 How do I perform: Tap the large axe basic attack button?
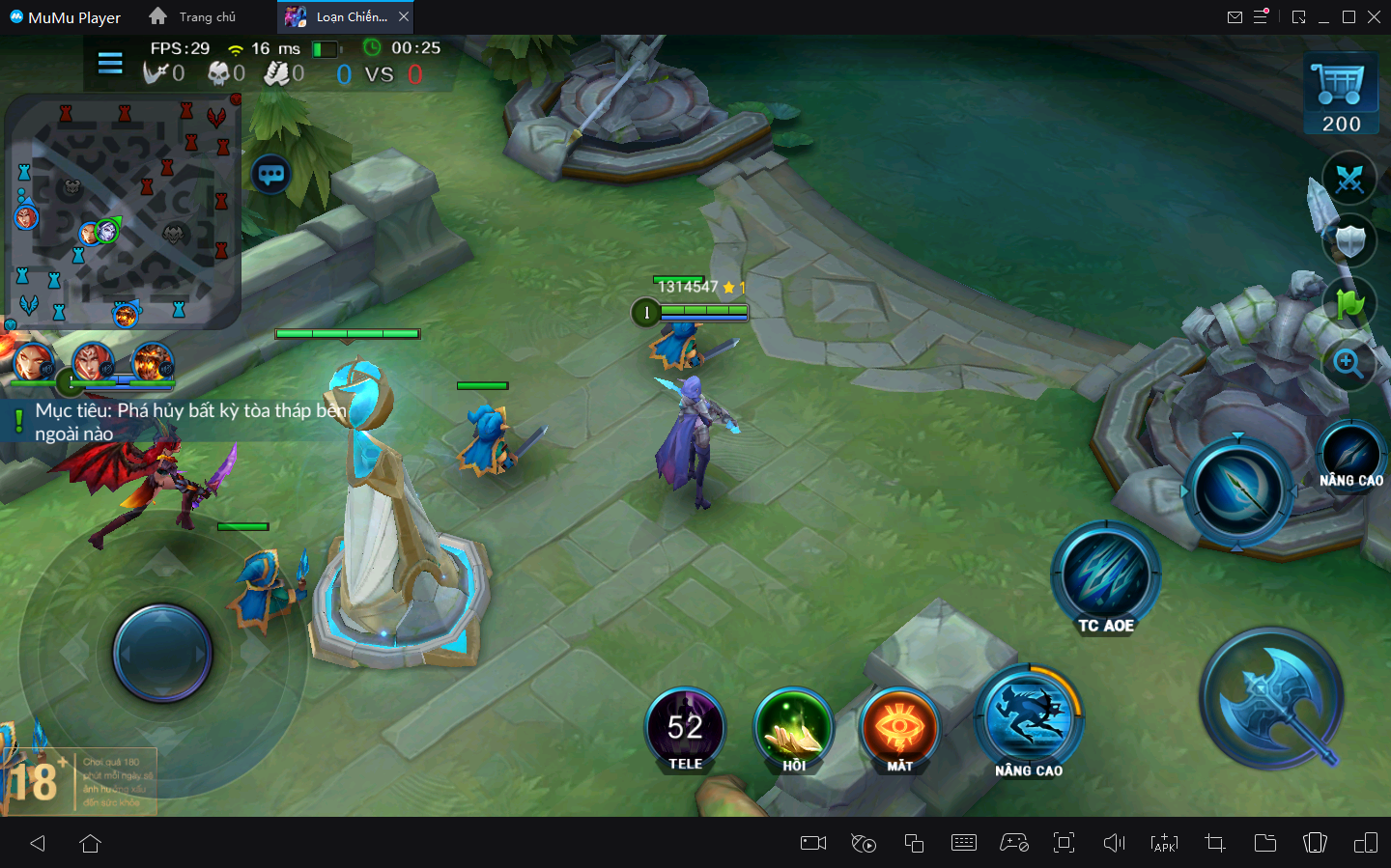(1272, 698)
